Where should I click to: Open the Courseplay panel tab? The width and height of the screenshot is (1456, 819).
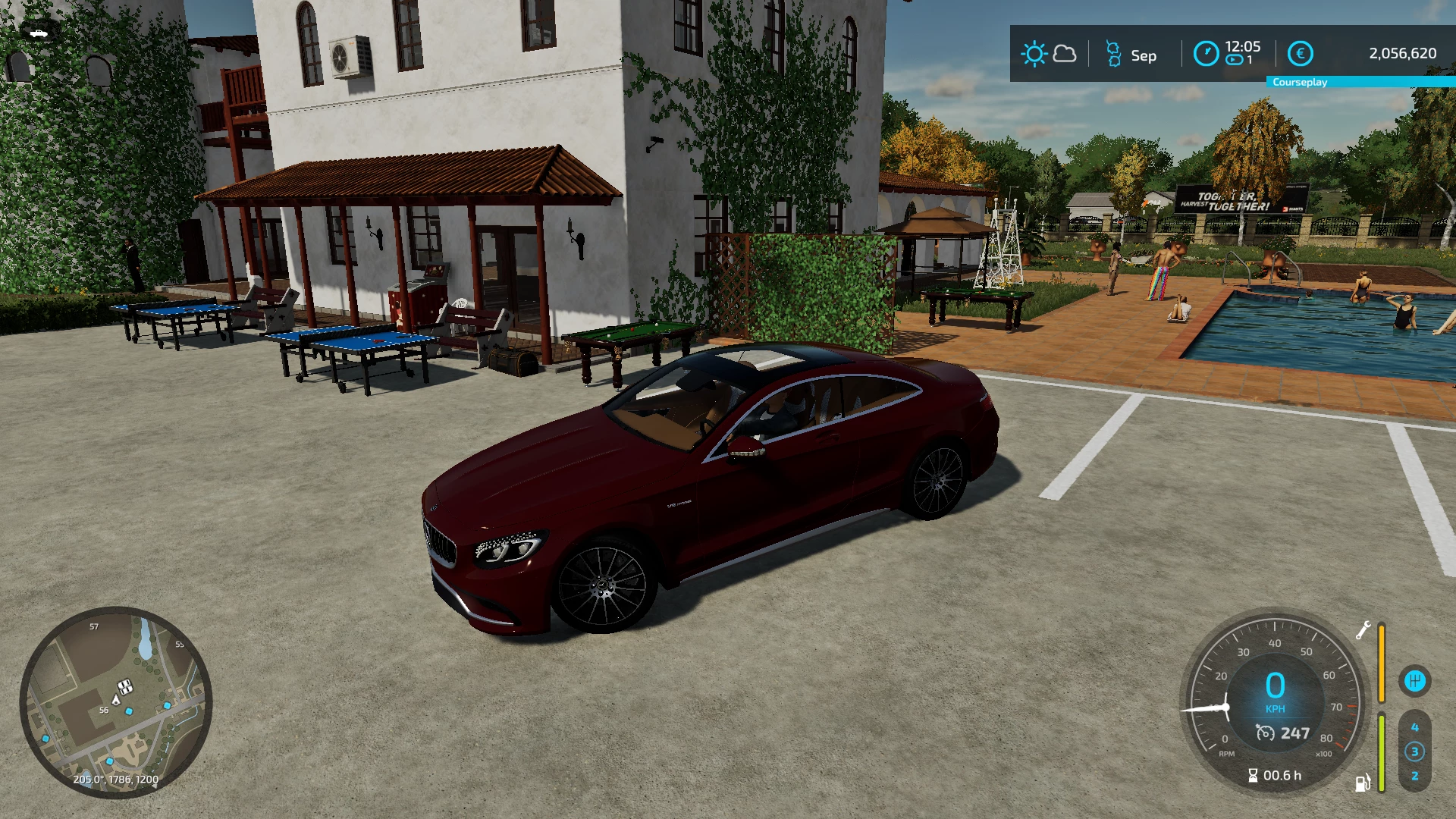1300,82
